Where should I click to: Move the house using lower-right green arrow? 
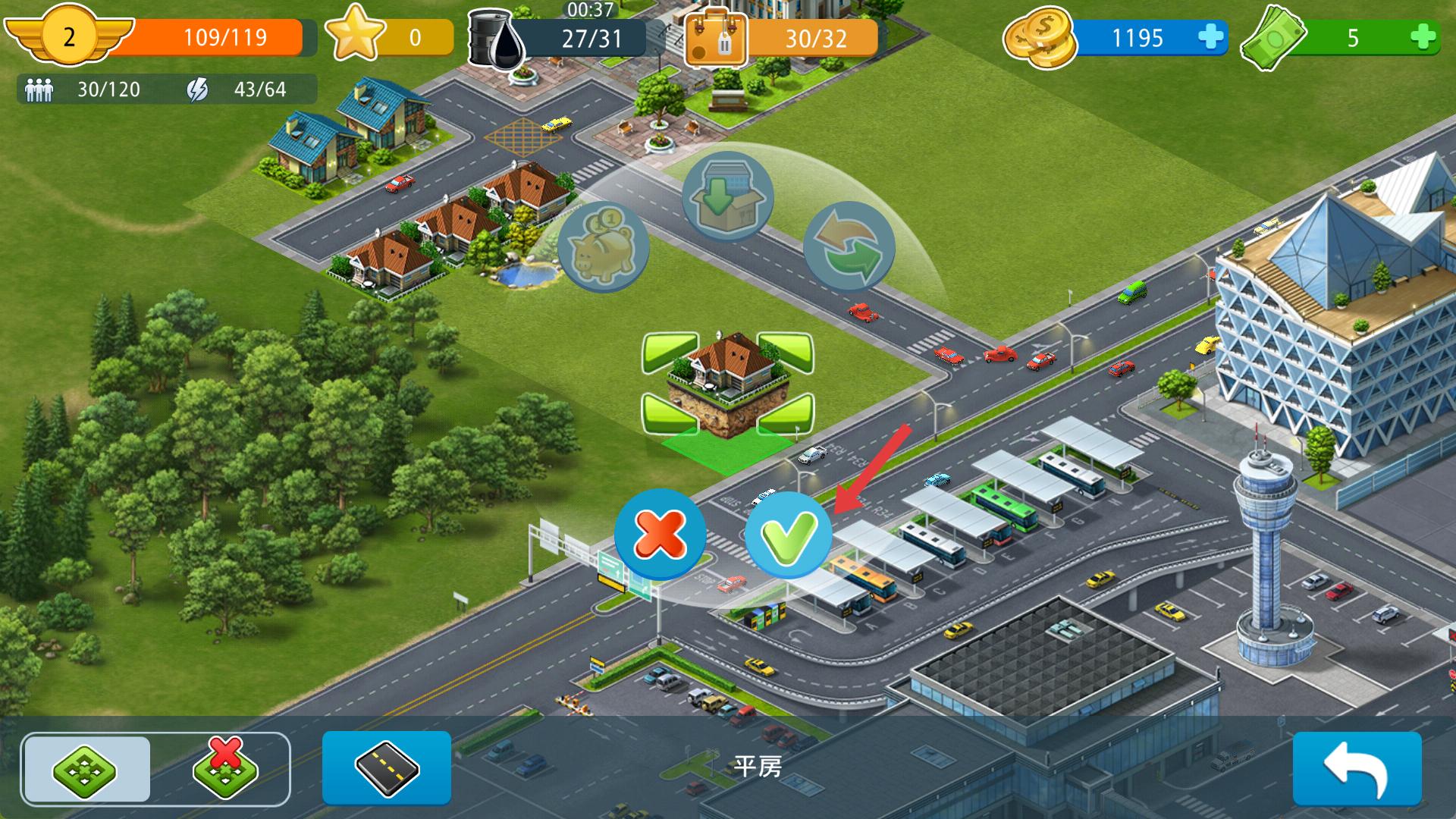(786, 413)
